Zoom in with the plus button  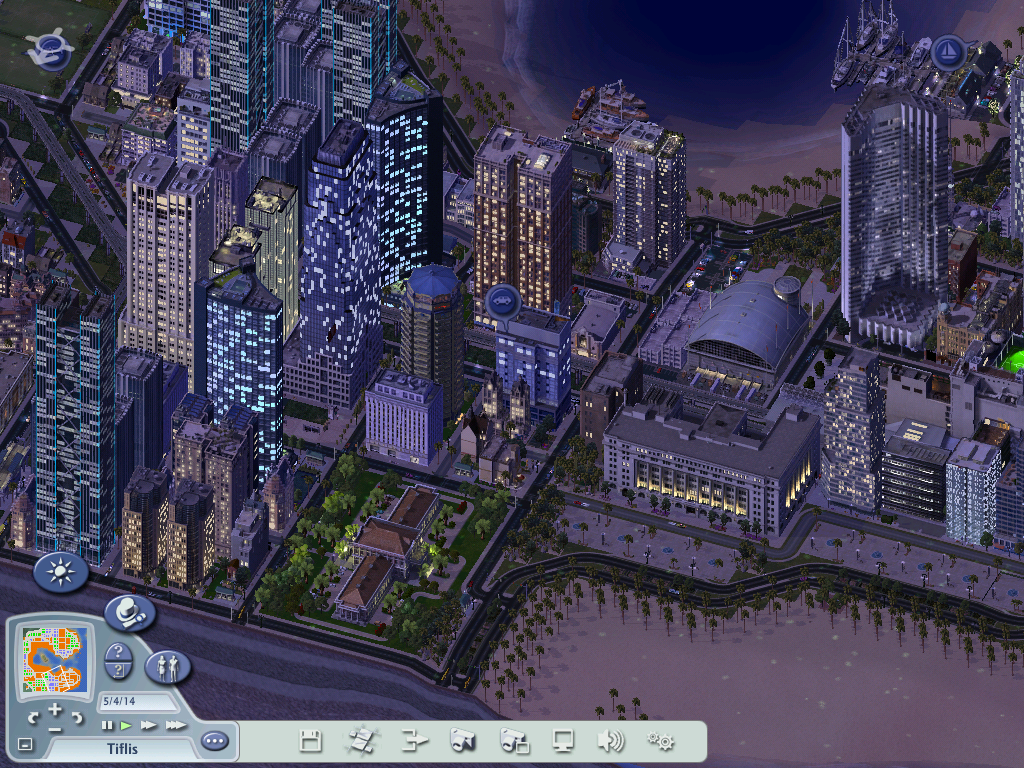(x=55, y=710)
